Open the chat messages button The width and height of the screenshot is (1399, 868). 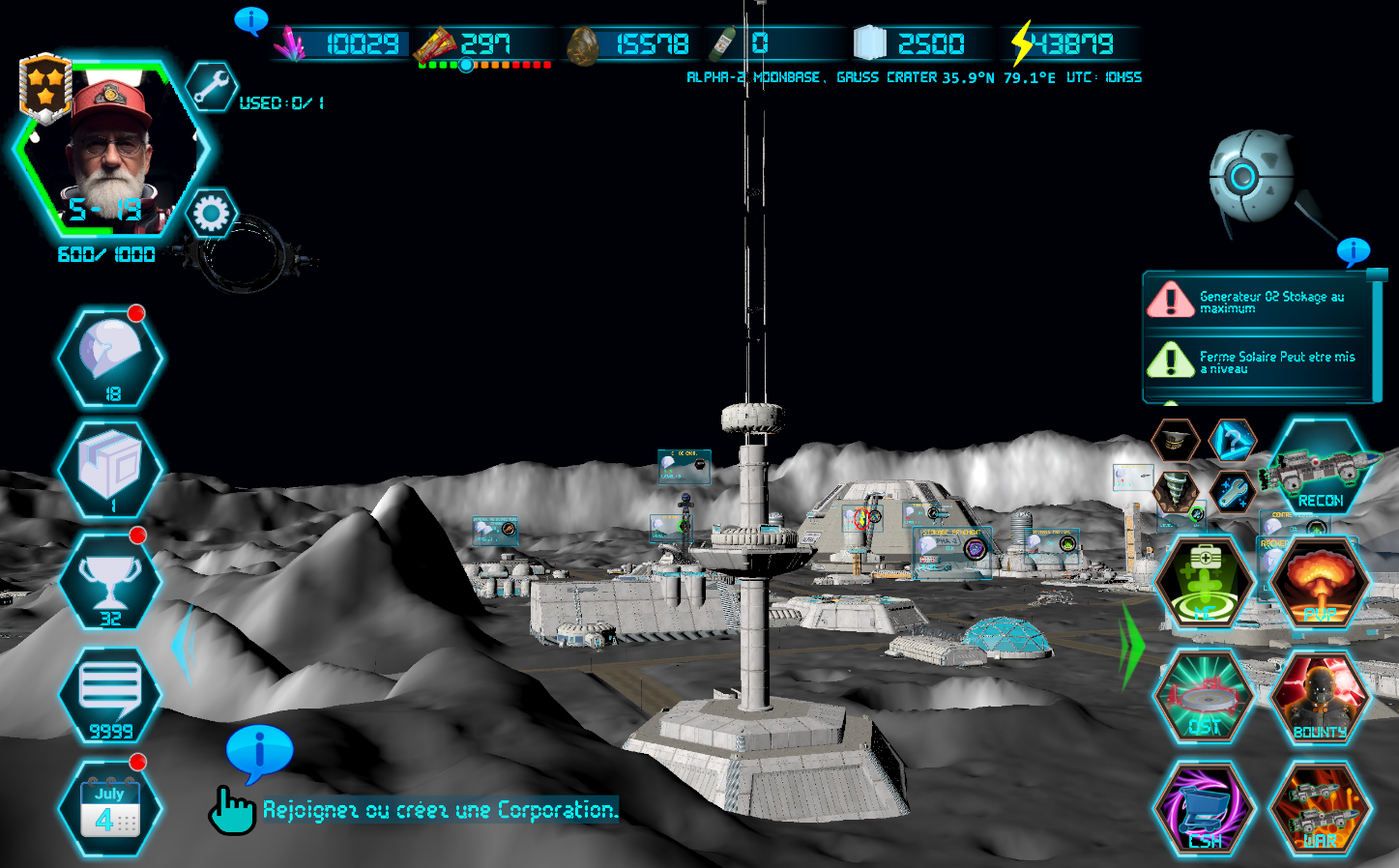(x=110, y=693)
